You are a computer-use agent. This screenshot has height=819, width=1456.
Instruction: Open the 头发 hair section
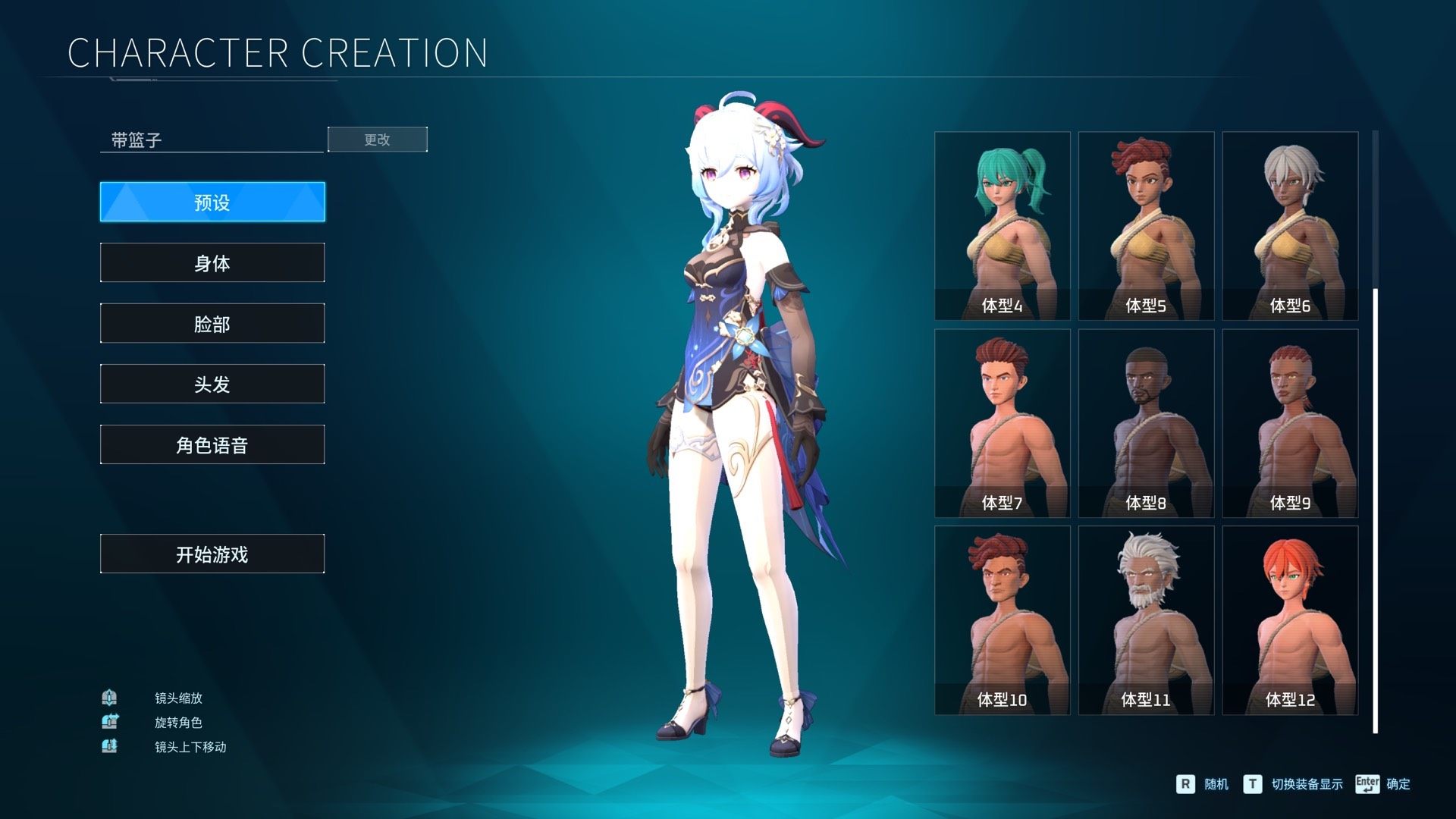pos(212,384)
